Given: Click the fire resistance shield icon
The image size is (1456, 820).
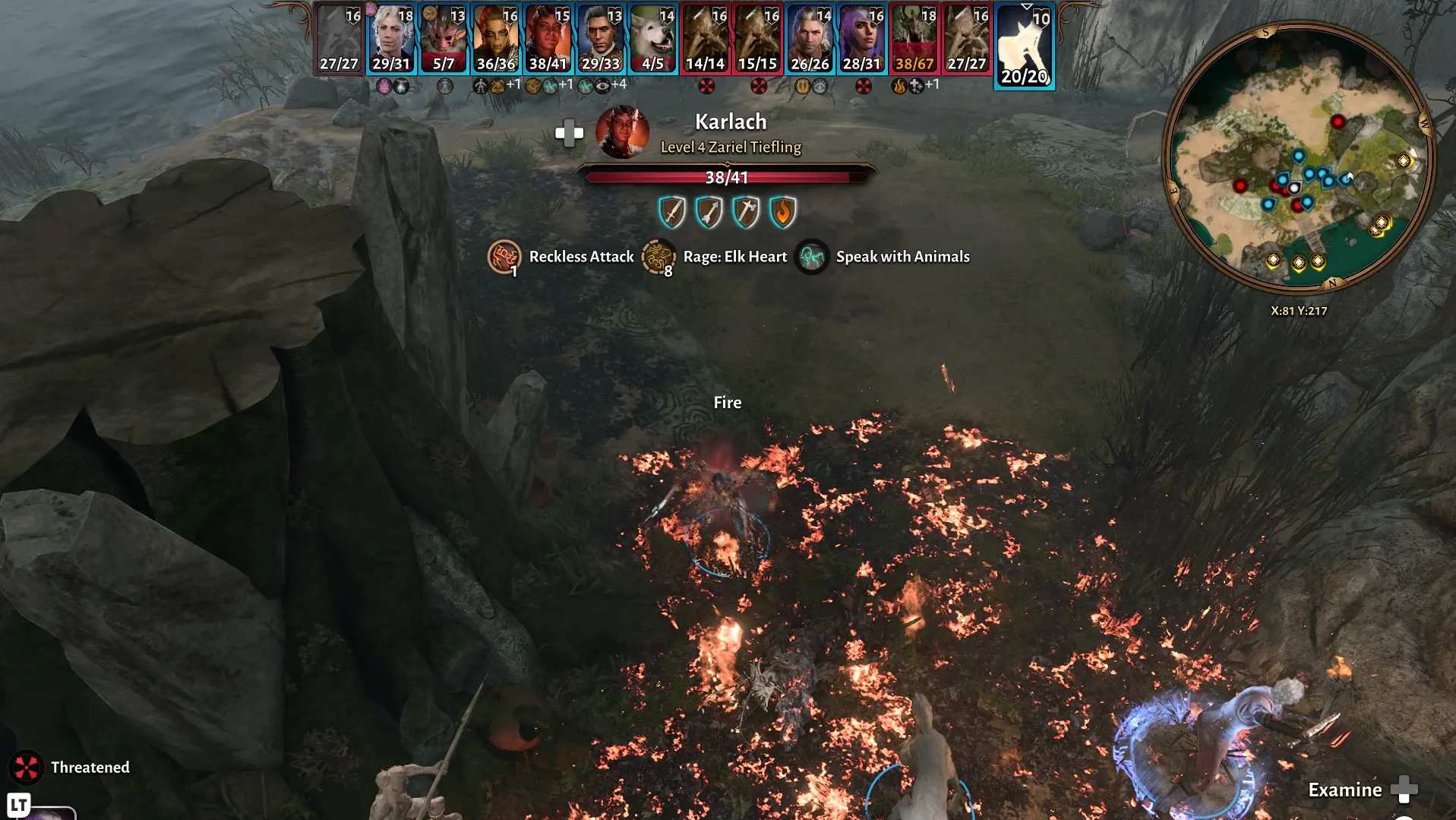Looking at the screenshot, I should 782,212.
